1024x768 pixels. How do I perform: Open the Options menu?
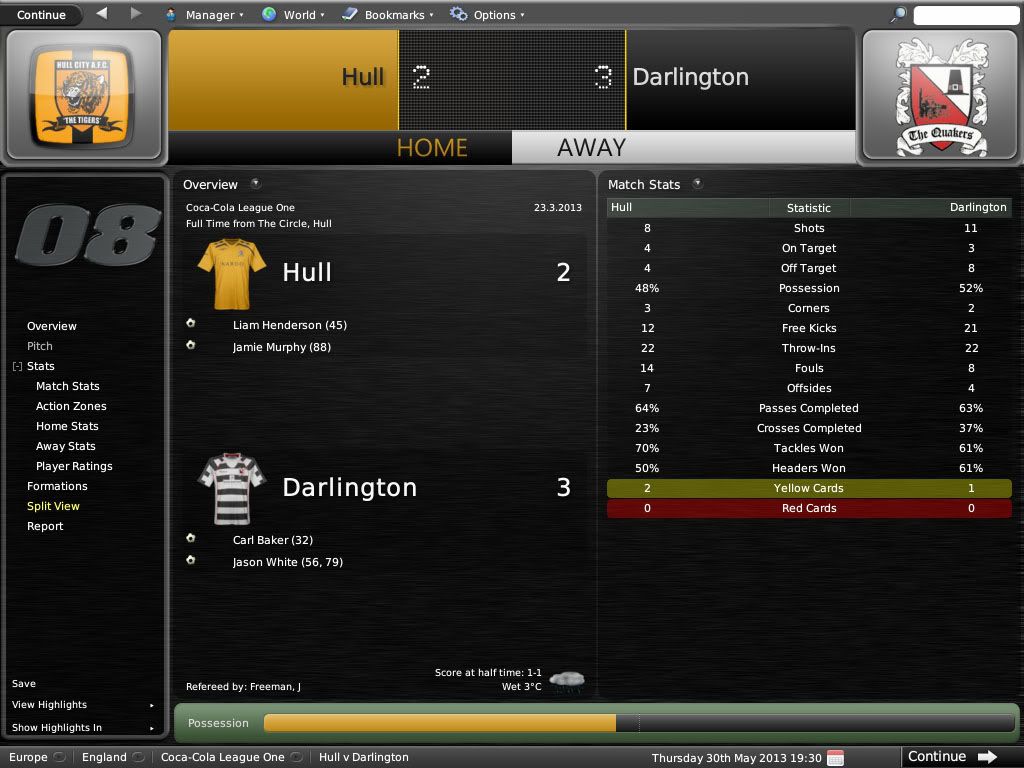489,15
